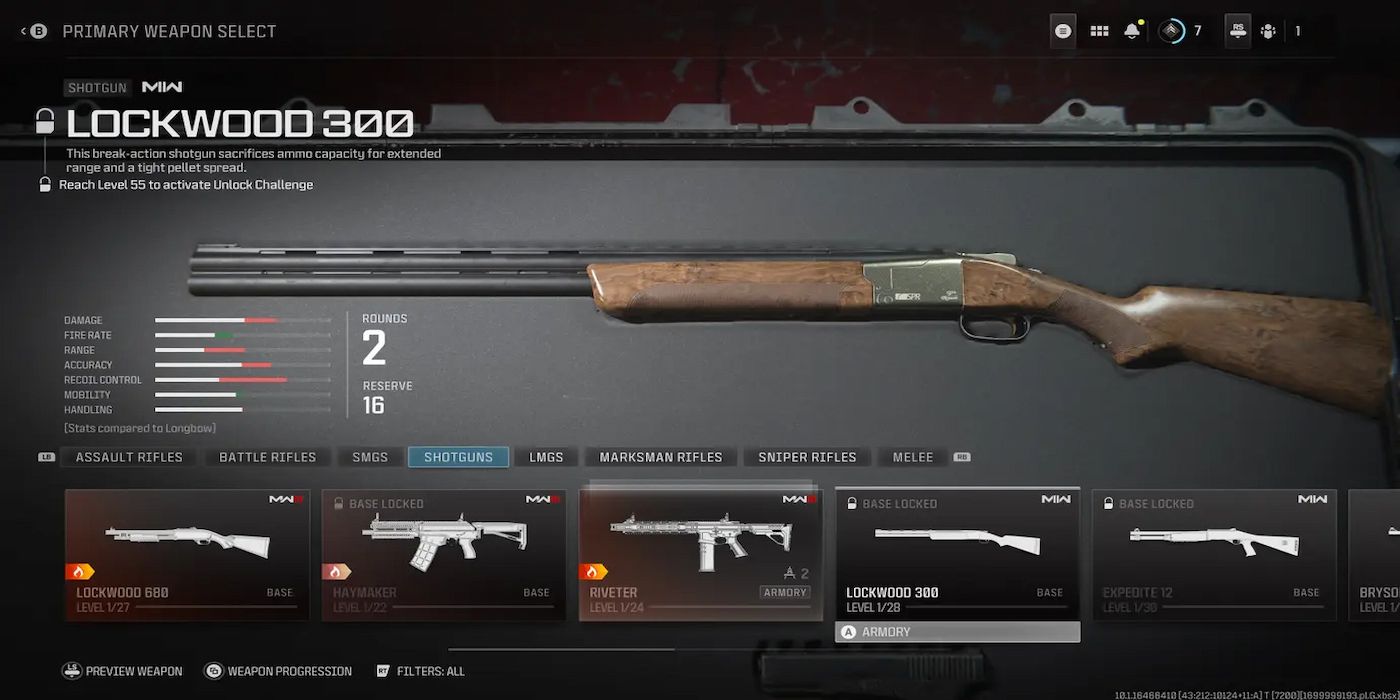Viewport: 1400px width, 700px height.
Task: Open the notifications bell icon
Action: tap(1132, 31)
